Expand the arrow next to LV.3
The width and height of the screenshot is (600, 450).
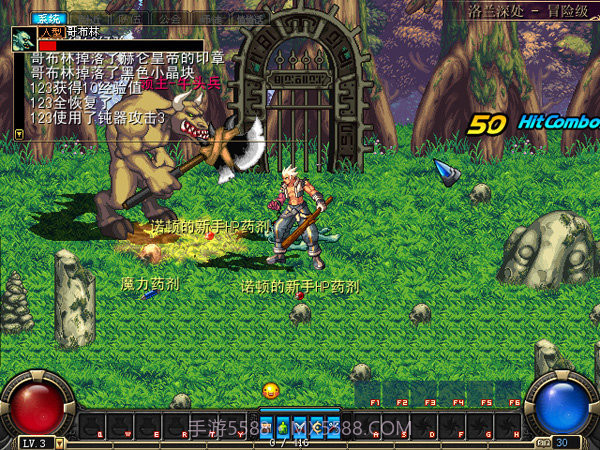60,442
